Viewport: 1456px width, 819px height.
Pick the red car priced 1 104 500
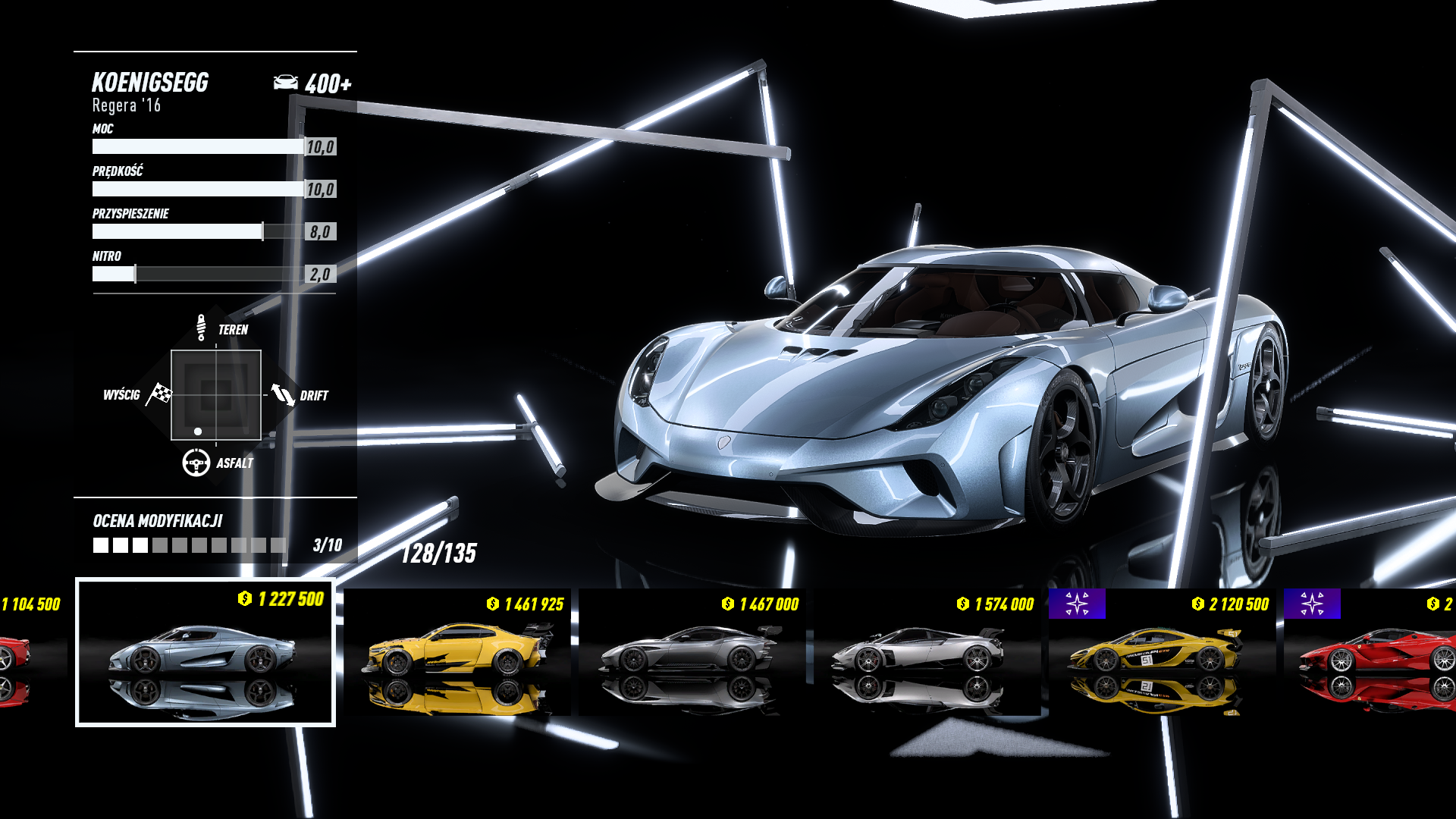click(x=23, y=652)
